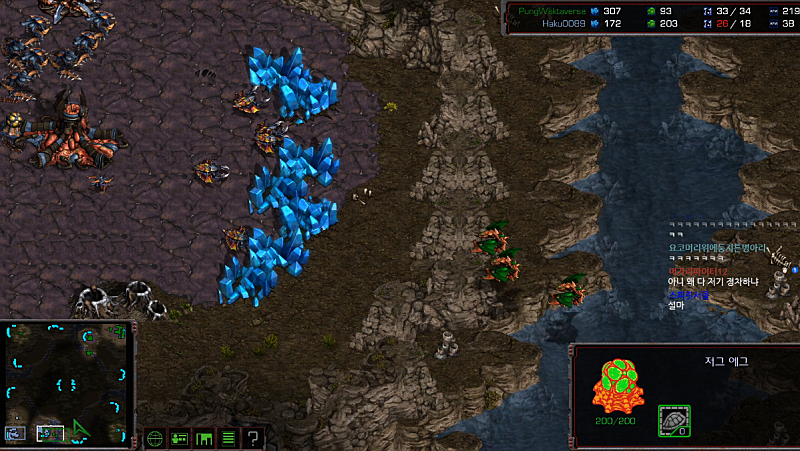Click the green bar-chart icon button
This screenshot has width=800, height=451.
tap(204, 437)
